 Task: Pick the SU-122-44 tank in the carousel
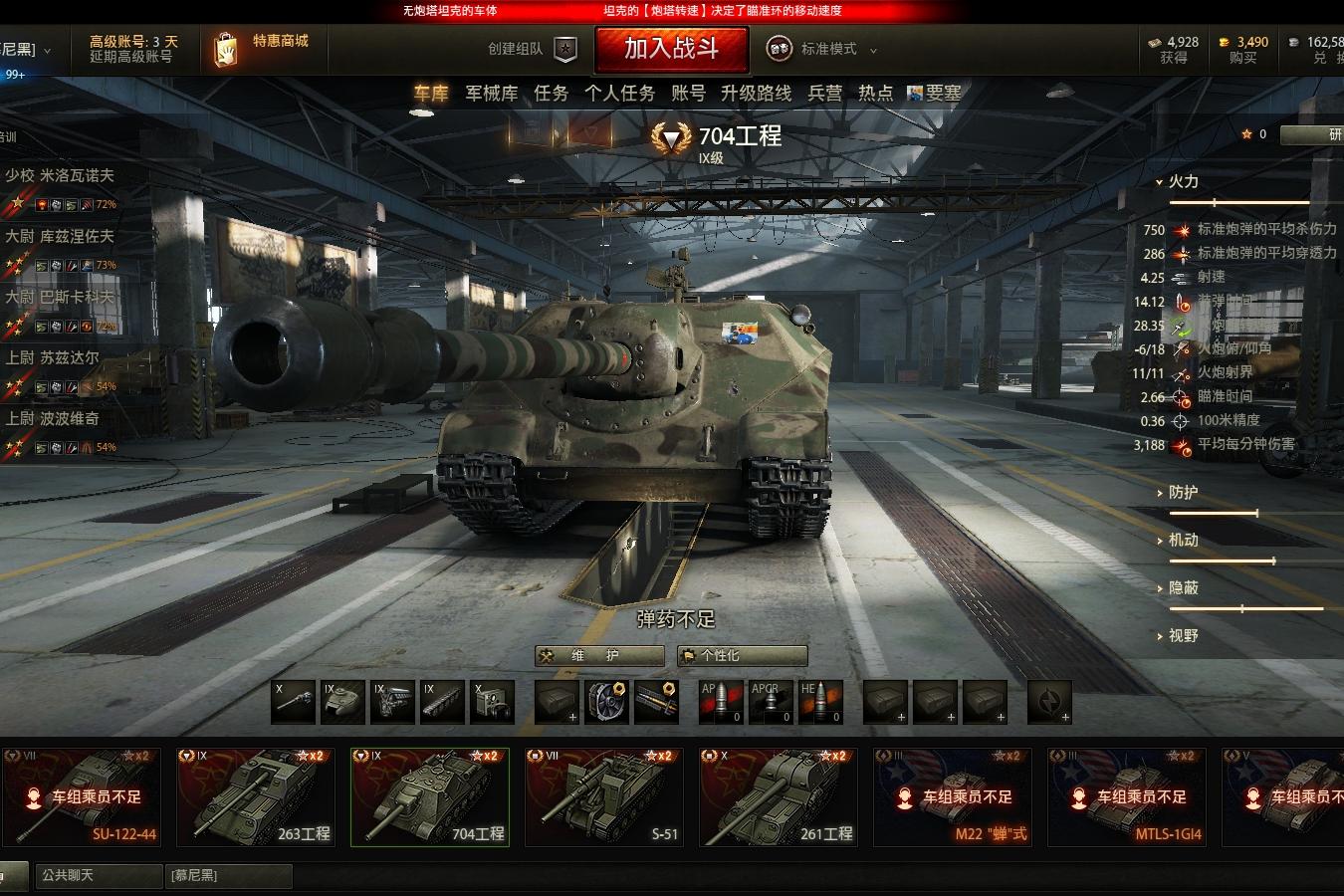(82, 797)
